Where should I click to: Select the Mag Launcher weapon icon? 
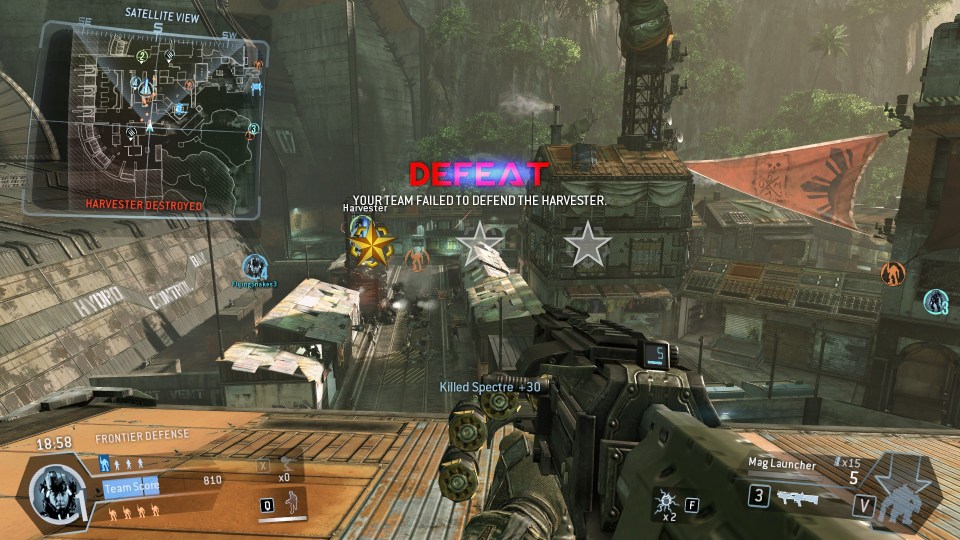pos(797,496)
